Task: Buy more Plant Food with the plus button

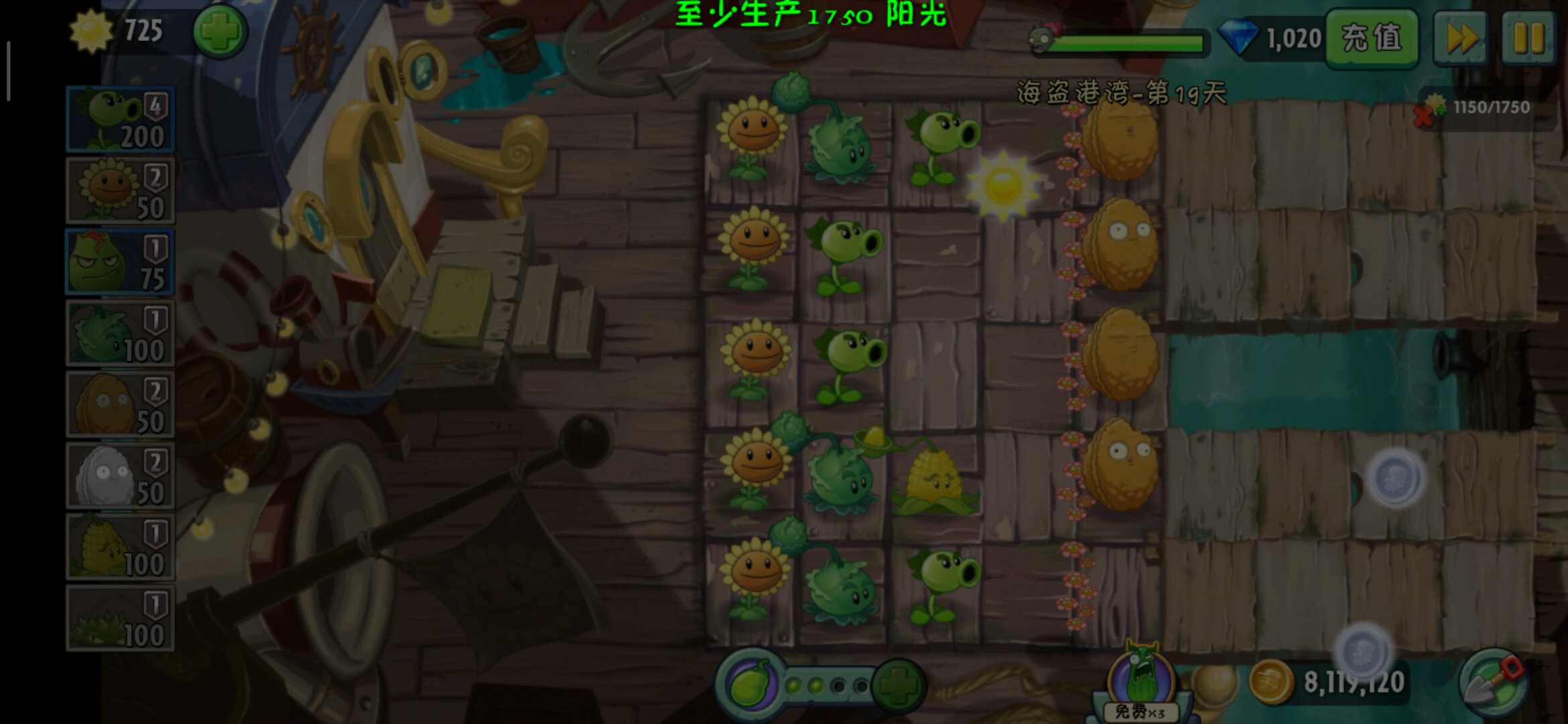Action: pos(899,685)
